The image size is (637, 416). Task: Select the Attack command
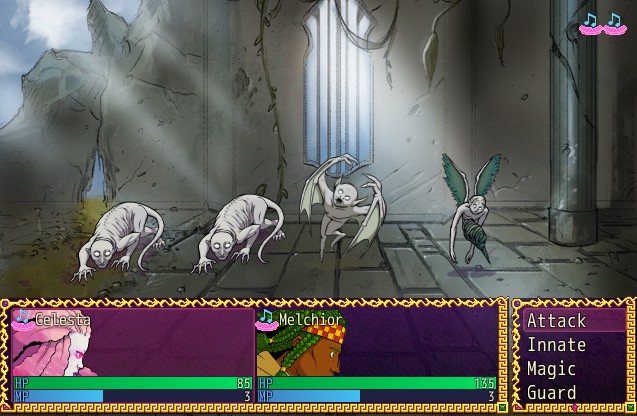[557, 321]
